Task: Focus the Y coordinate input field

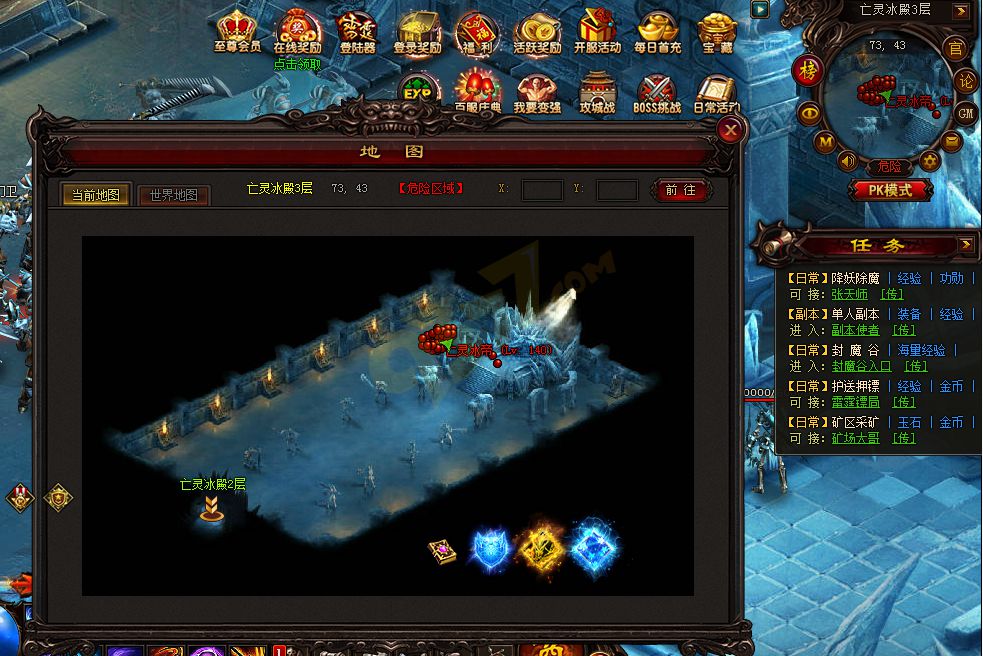Action: 616,190
